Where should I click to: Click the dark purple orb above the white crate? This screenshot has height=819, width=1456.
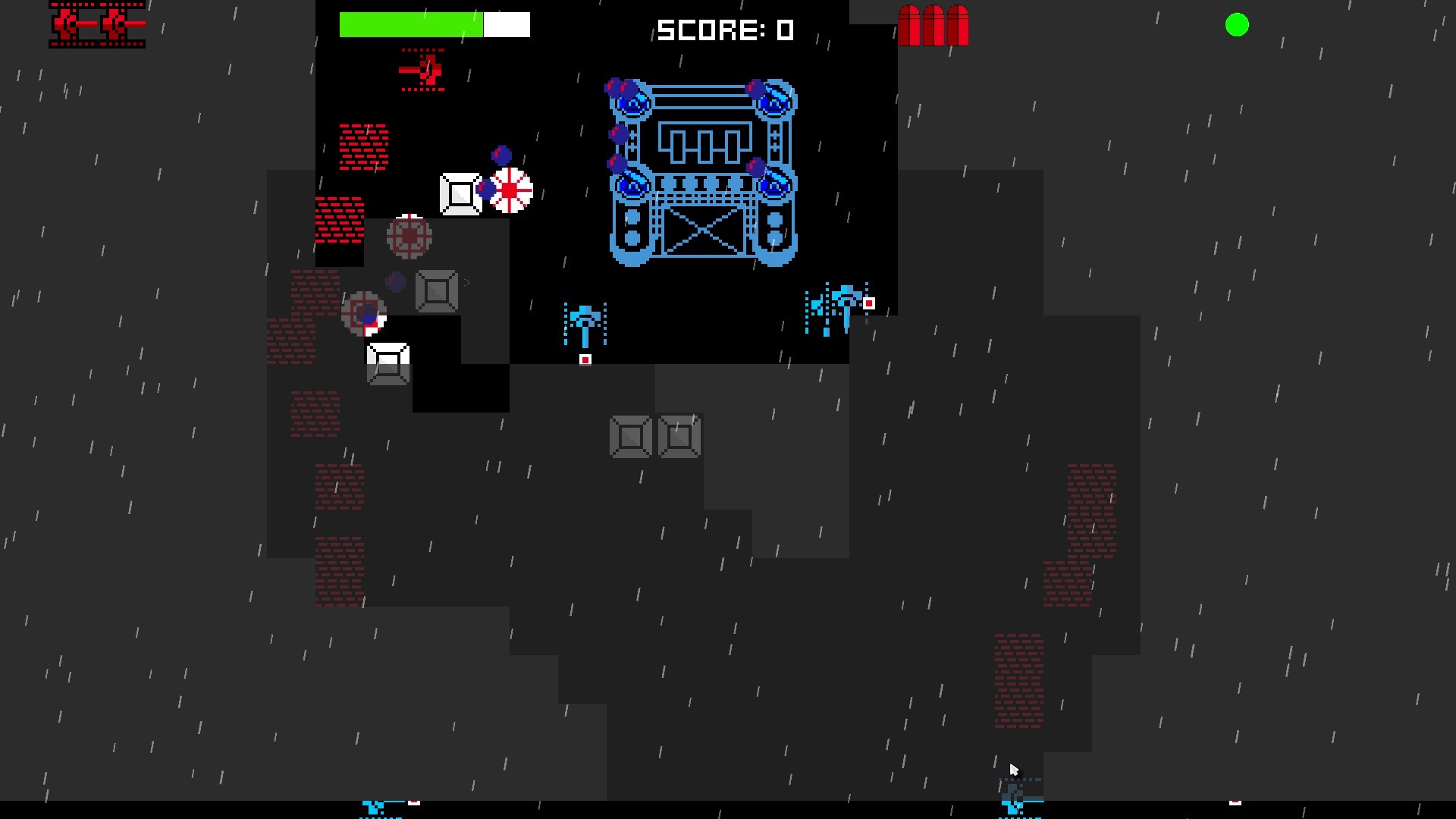pyautogui.click(x=501, y=154)
